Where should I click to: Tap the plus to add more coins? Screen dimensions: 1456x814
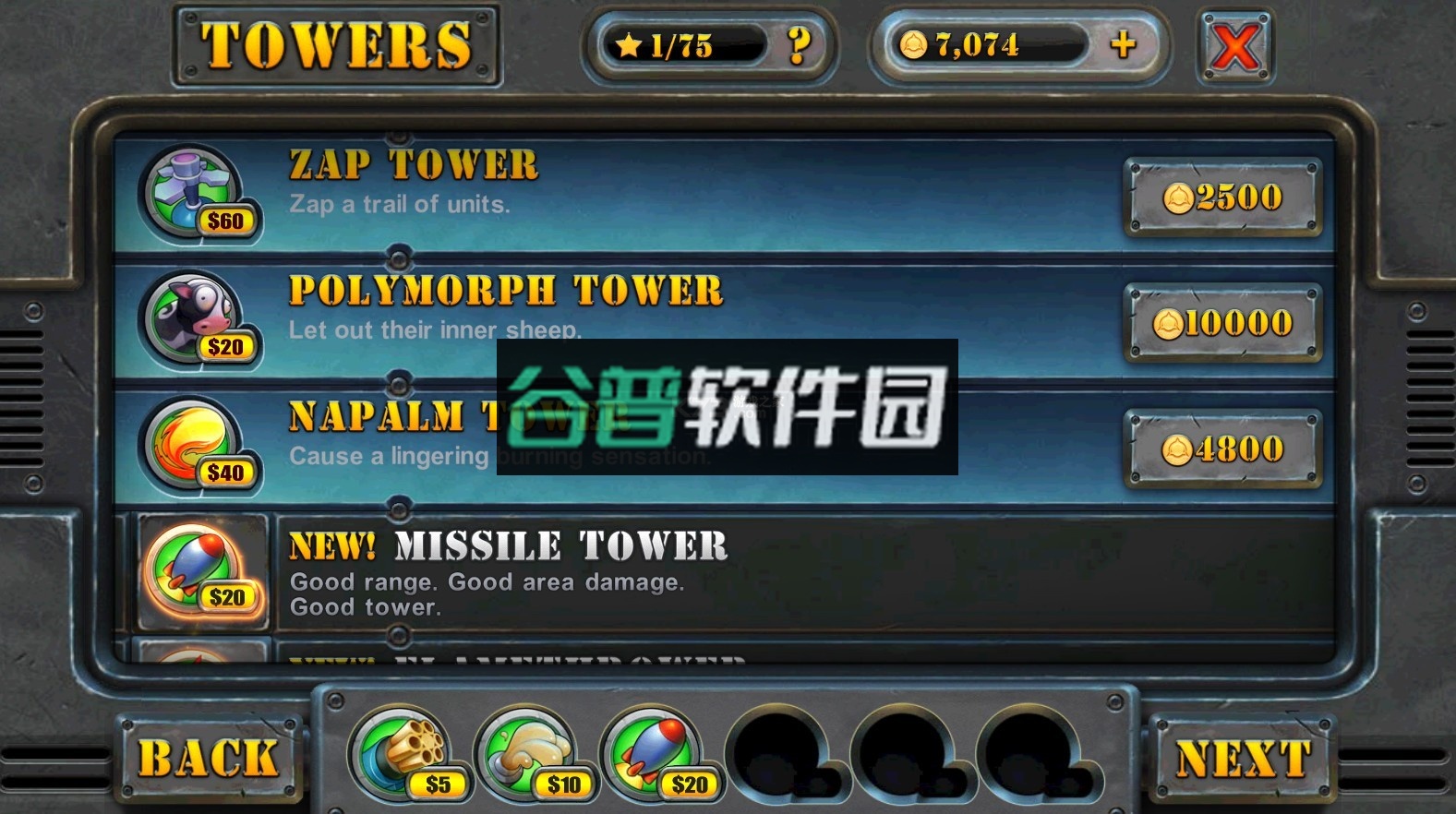tap(1125, 44)
